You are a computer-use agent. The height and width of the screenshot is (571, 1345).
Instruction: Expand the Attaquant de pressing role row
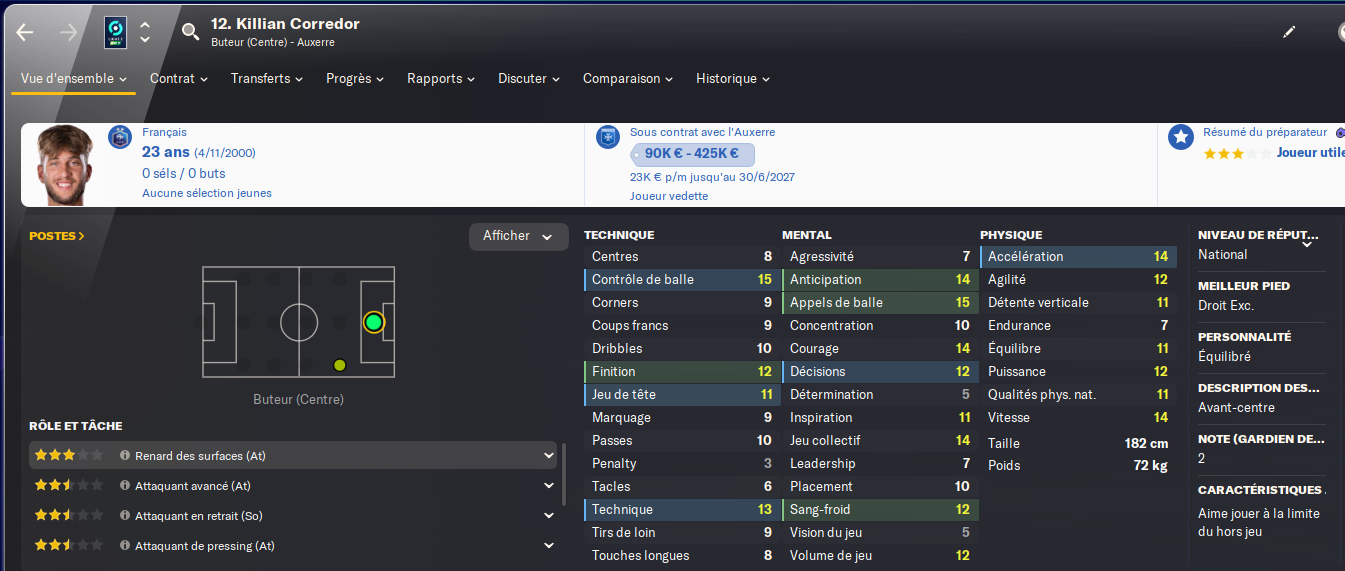[548, 546]
